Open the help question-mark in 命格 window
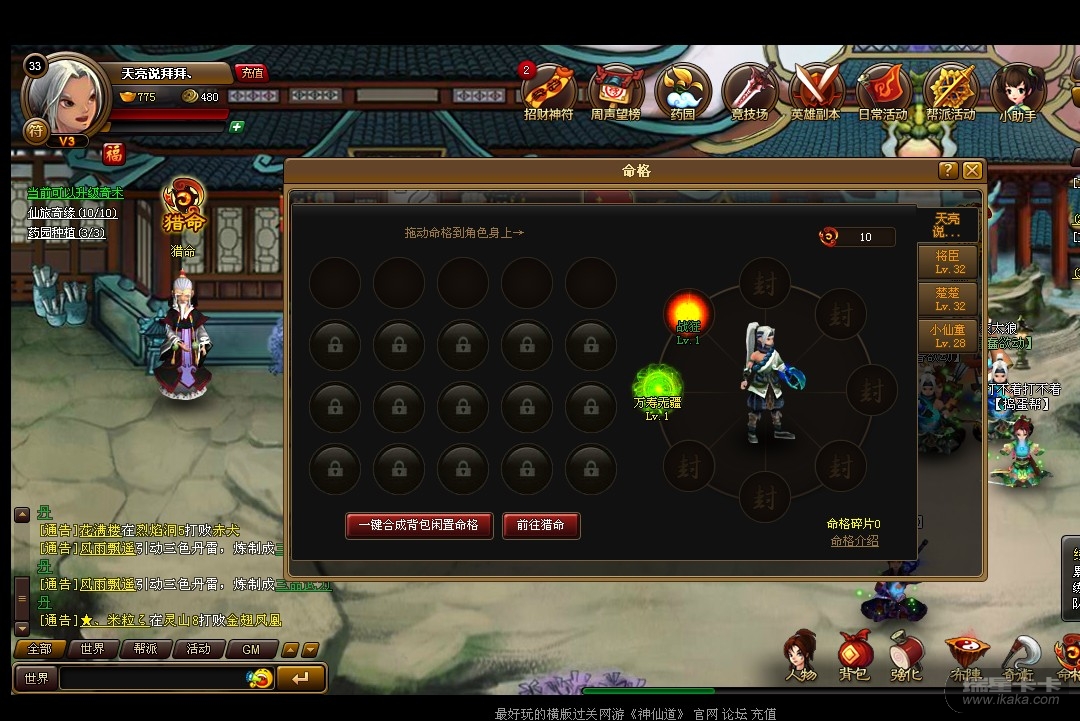Image resolution: width=1080 pixels, height=721 pixels. [948, 171]
